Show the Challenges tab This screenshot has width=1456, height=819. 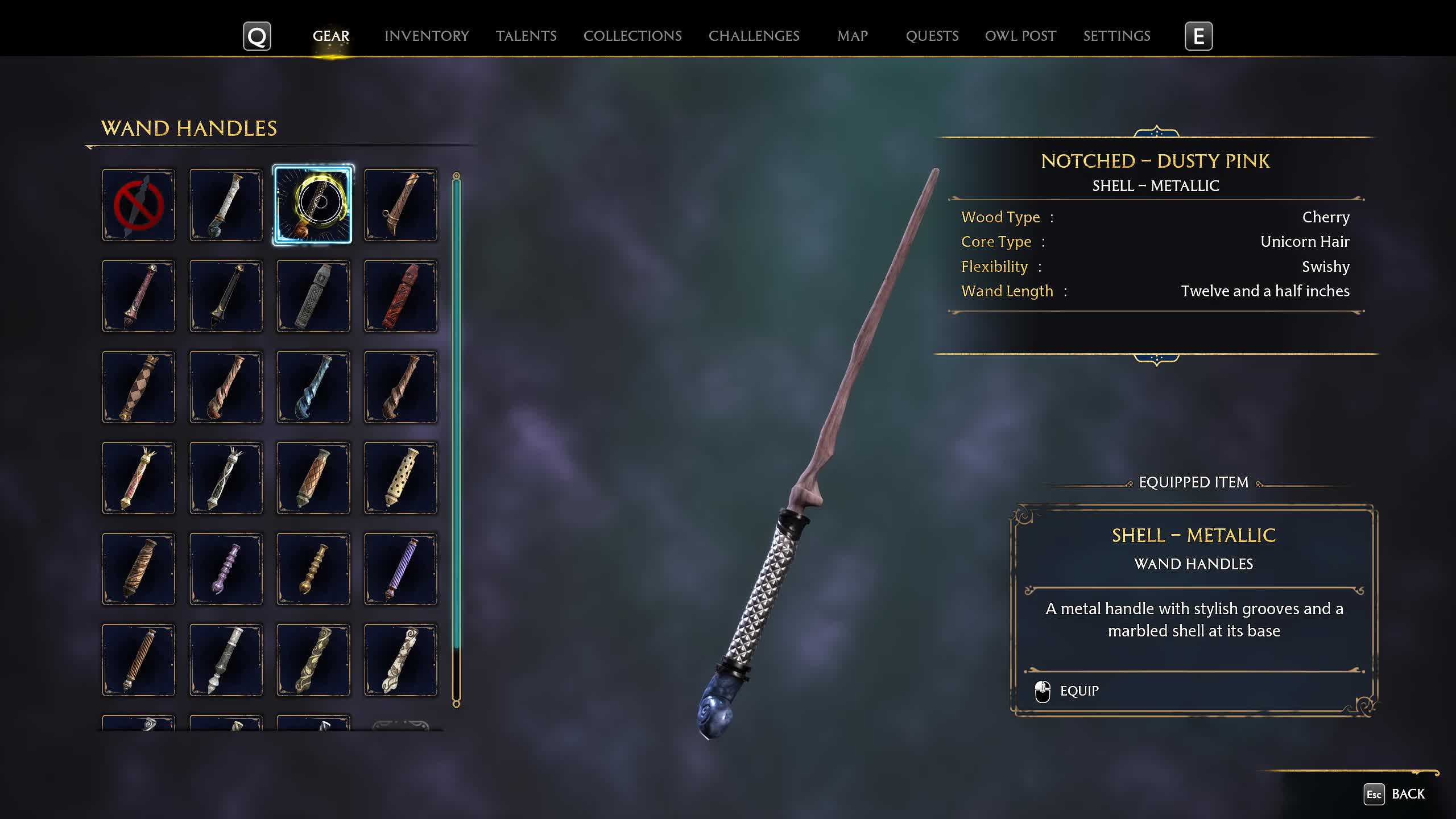(754, 36)
